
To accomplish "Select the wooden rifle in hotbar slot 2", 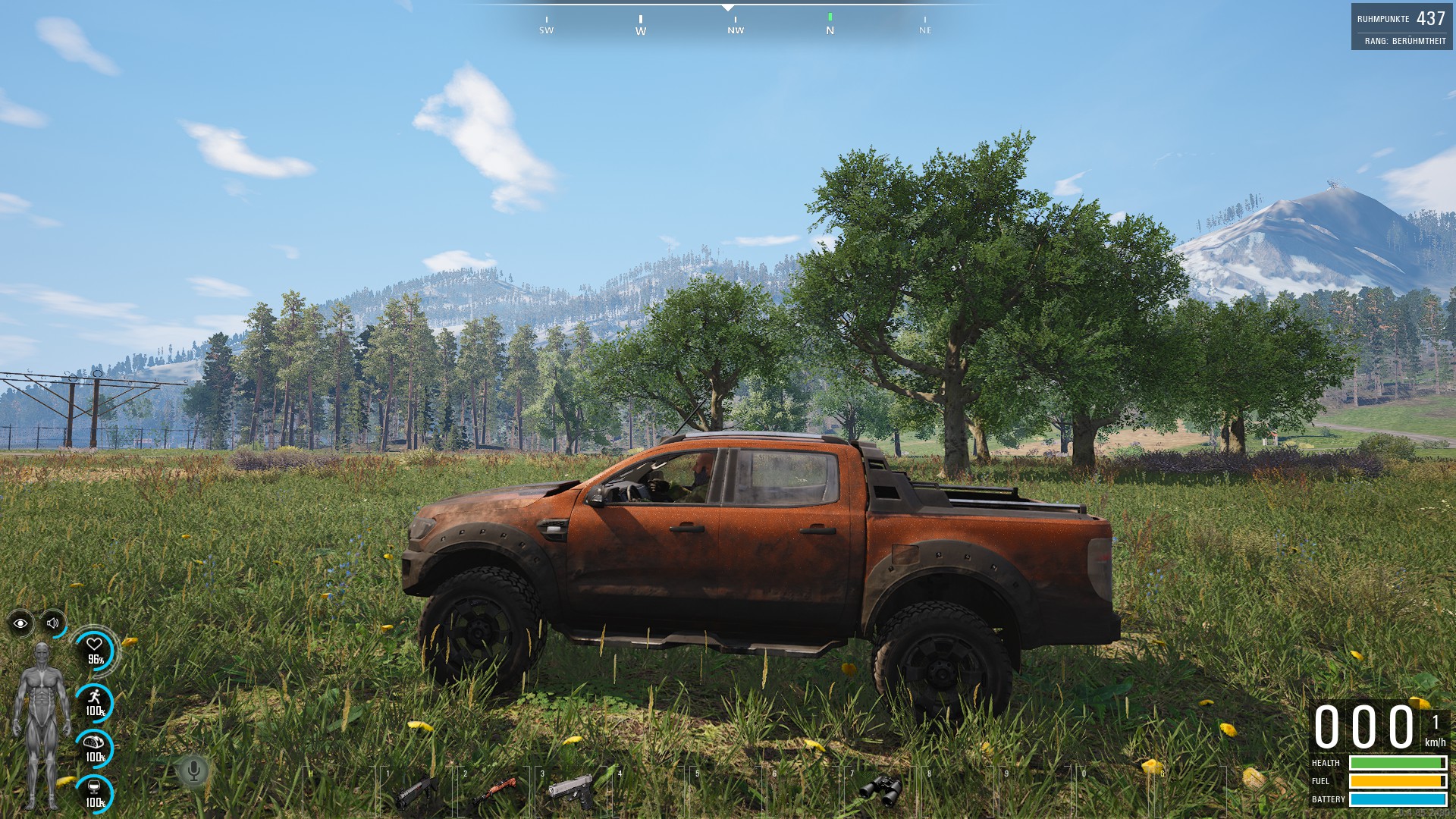I will (494, 792).
